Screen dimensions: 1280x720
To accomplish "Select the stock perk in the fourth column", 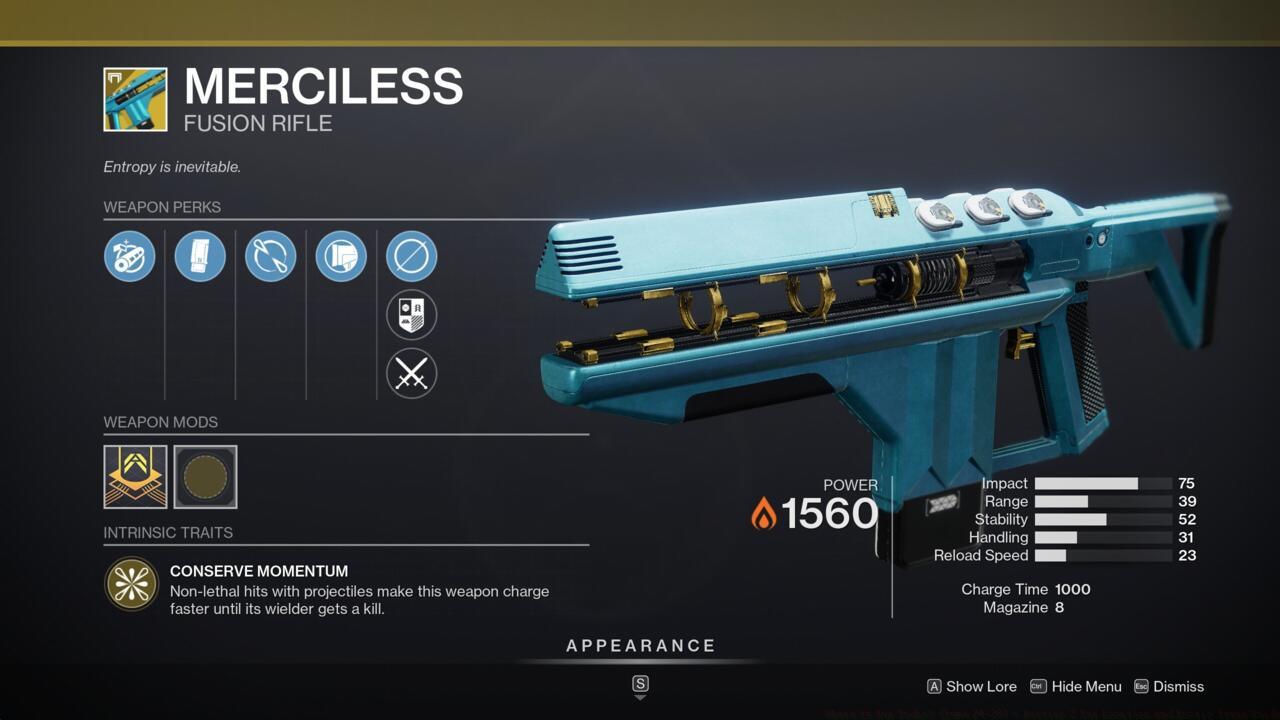I will (x=340, y=256).
